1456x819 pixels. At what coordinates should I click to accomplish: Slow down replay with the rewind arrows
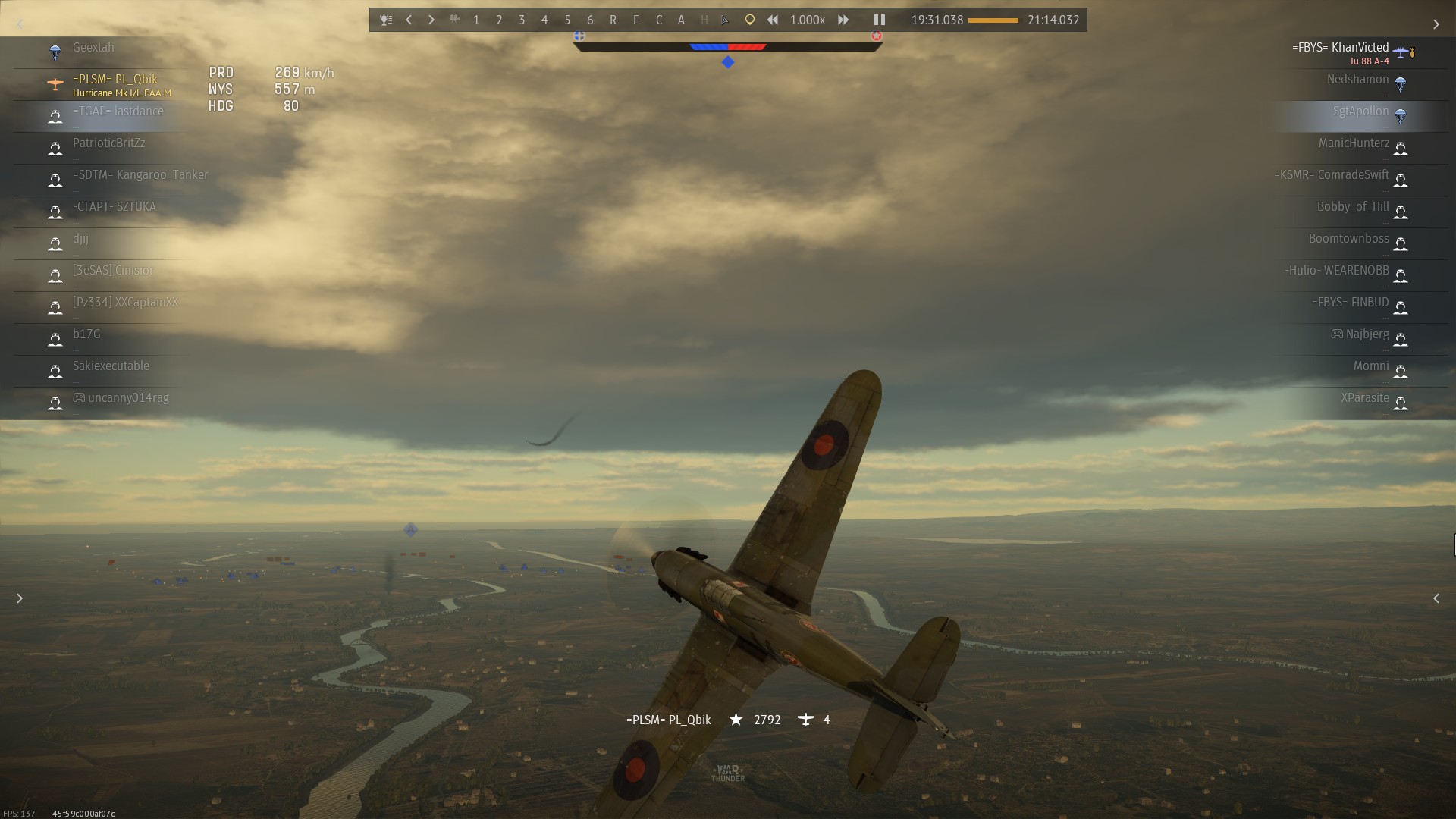point(773,20)
